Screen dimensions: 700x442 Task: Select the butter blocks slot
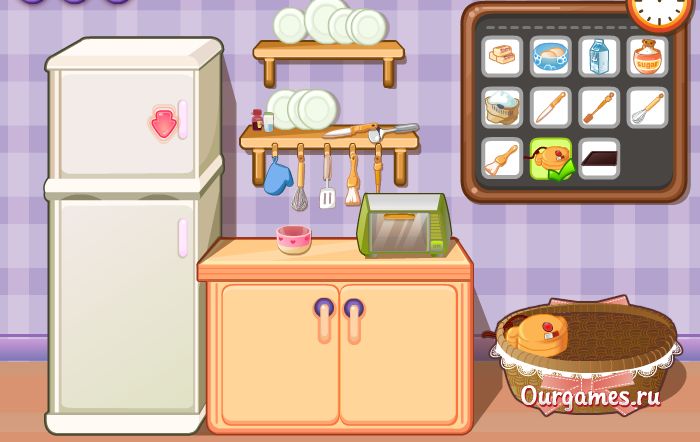(502, 57)
